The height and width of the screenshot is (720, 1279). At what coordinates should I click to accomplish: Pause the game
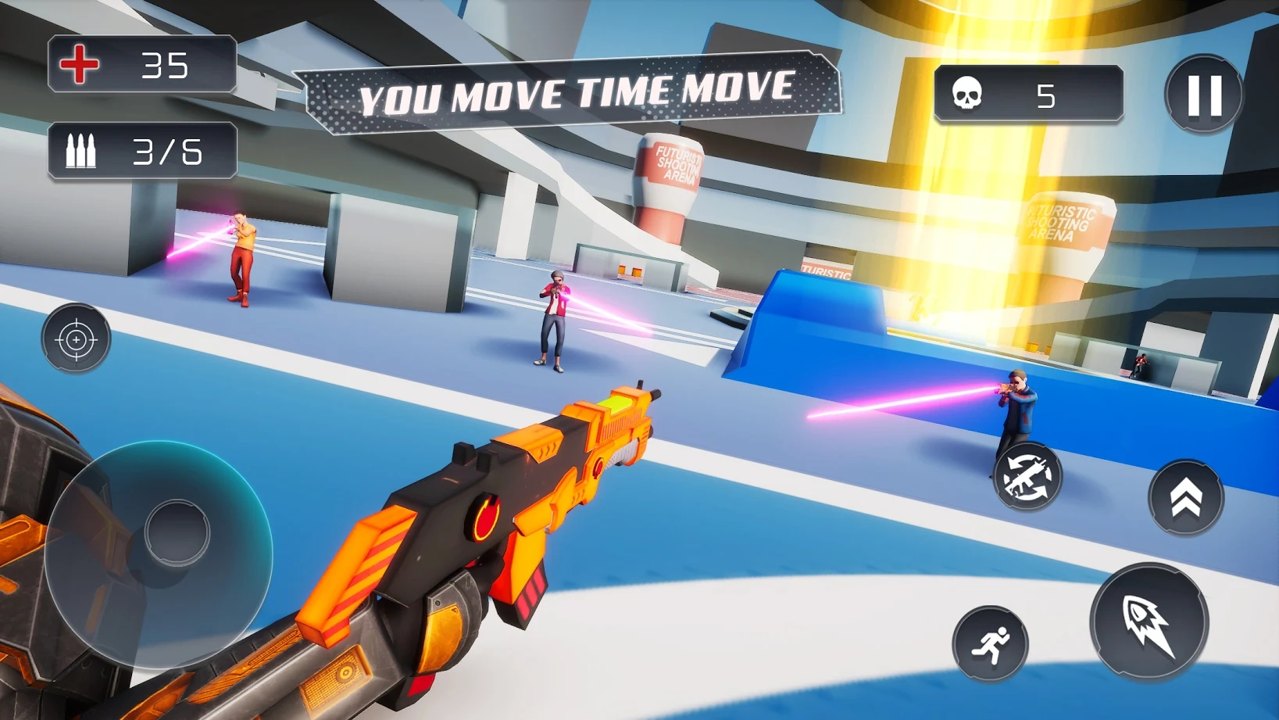coord(1204,95)
